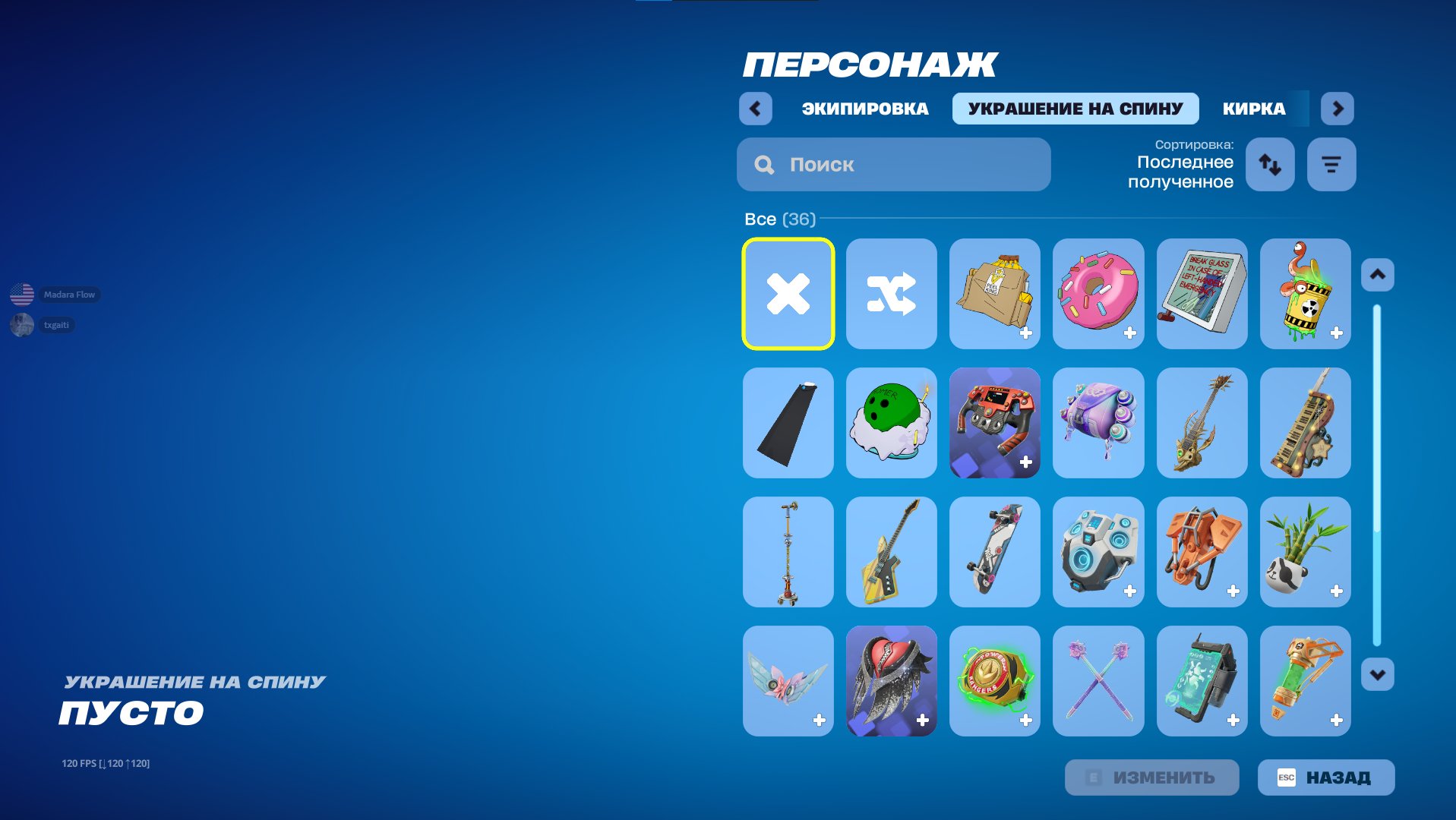
Task: Switch to the ЭКИПИРОВКА tab
Action: [x=864, y=109]
